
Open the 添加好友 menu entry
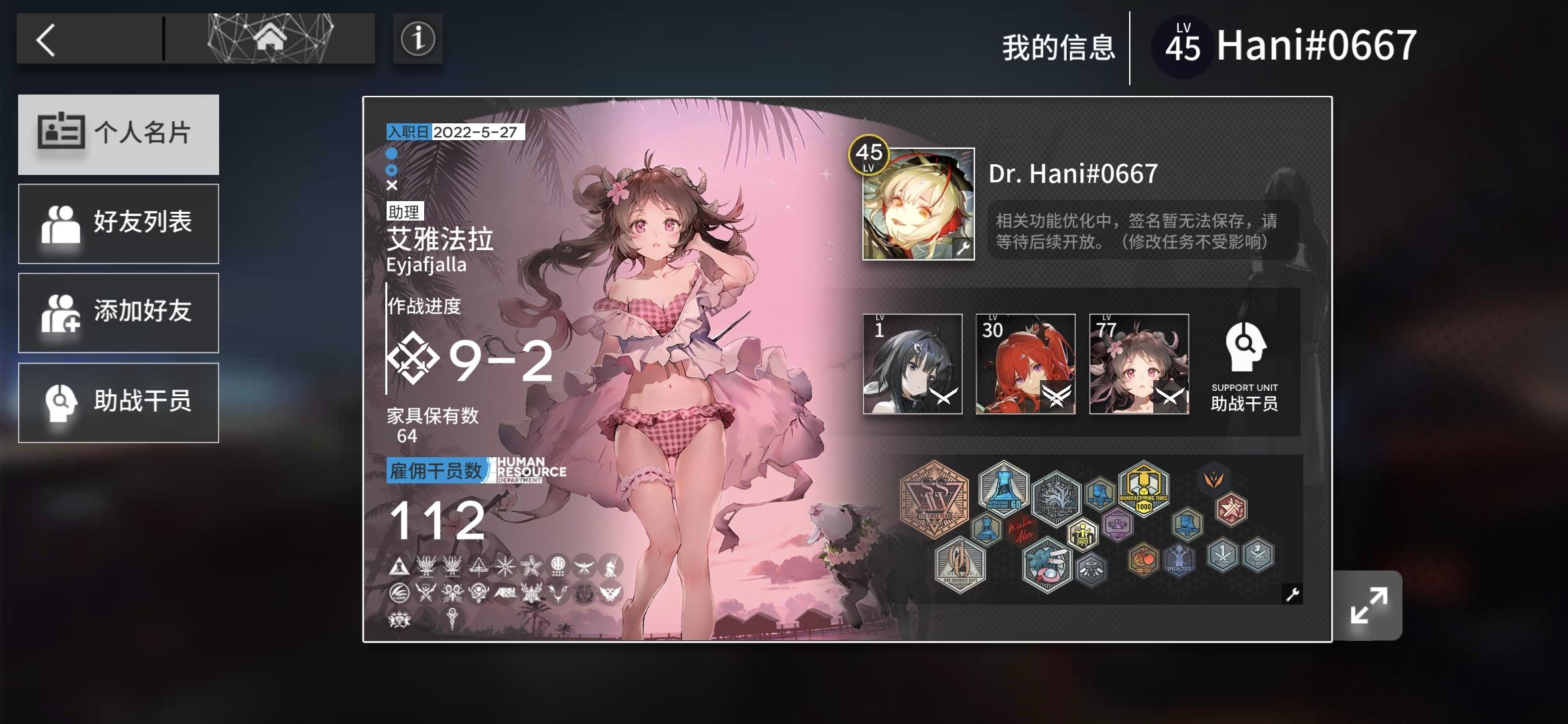[x=119, y=312]
